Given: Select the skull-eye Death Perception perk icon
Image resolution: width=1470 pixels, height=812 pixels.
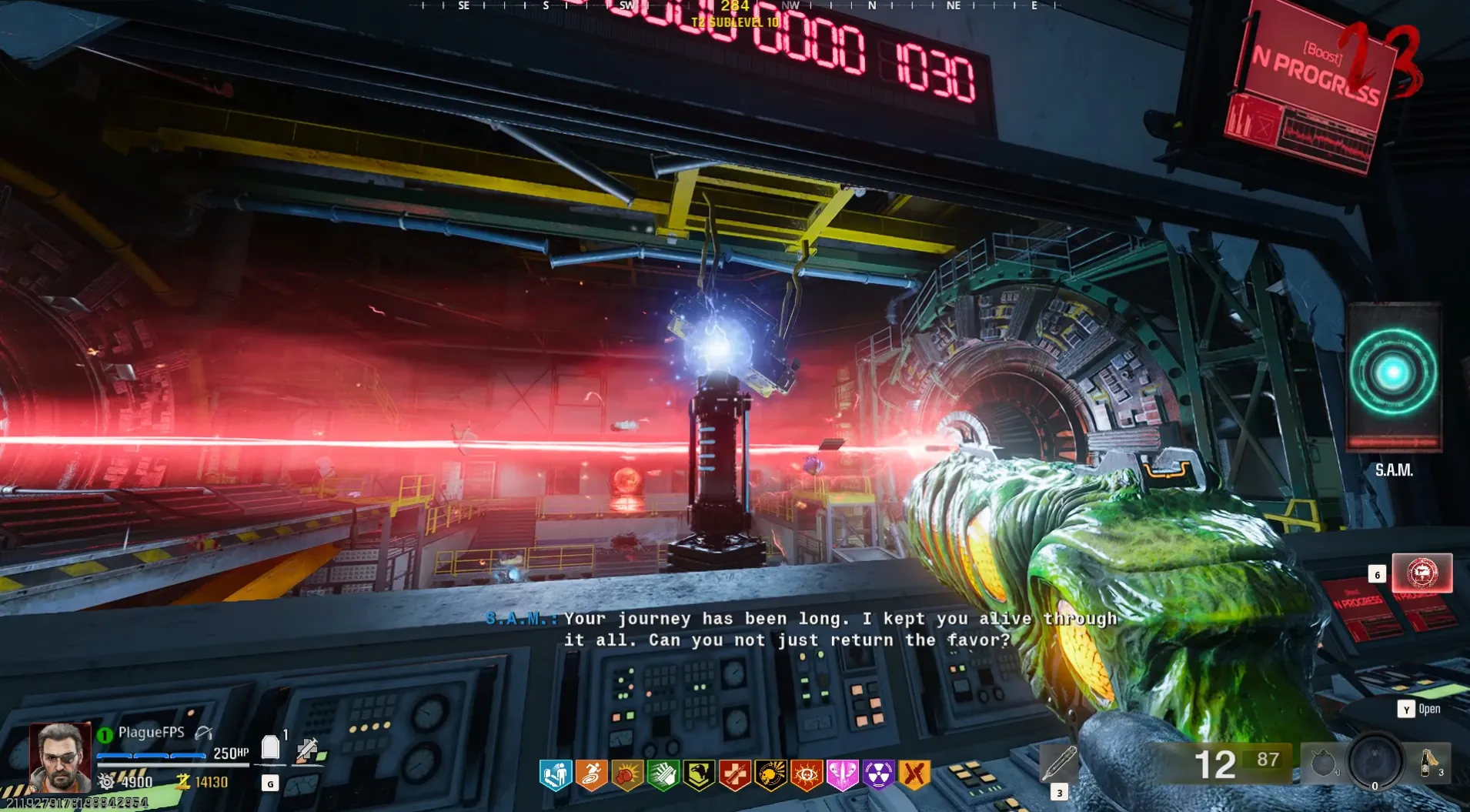Looking at the screenshot, I should tap(806, 775).
